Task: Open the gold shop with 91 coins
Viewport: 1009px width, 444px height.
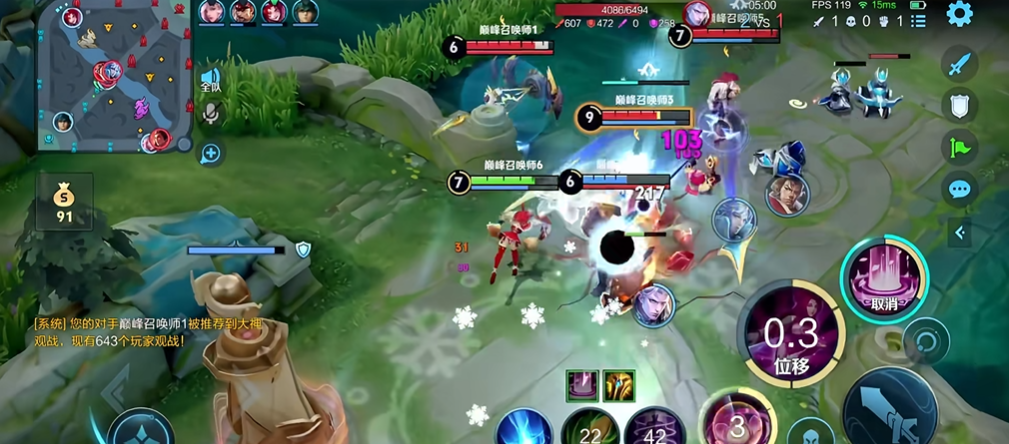Action: (x=64, y=202)
